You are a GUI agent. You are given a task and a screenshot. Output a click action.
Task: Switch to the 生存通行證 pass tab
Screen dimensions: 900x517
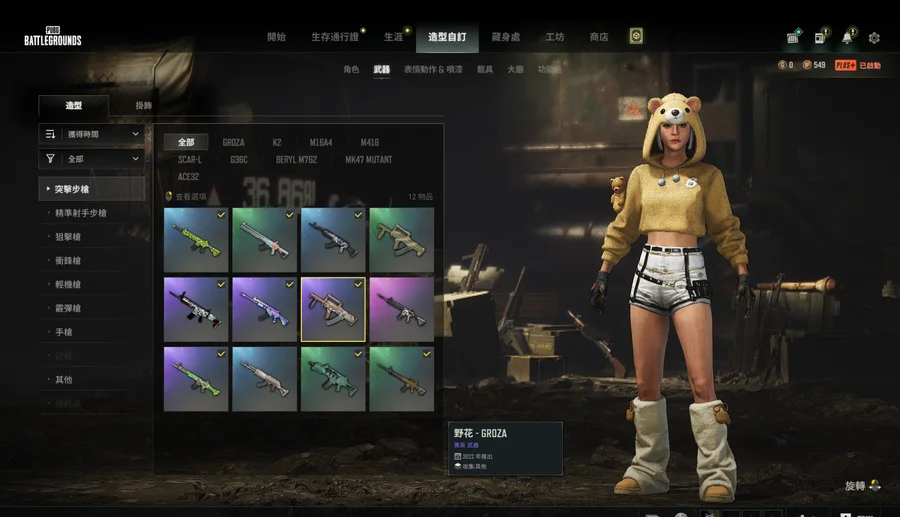pyautogui.click(x=334, y=37)
